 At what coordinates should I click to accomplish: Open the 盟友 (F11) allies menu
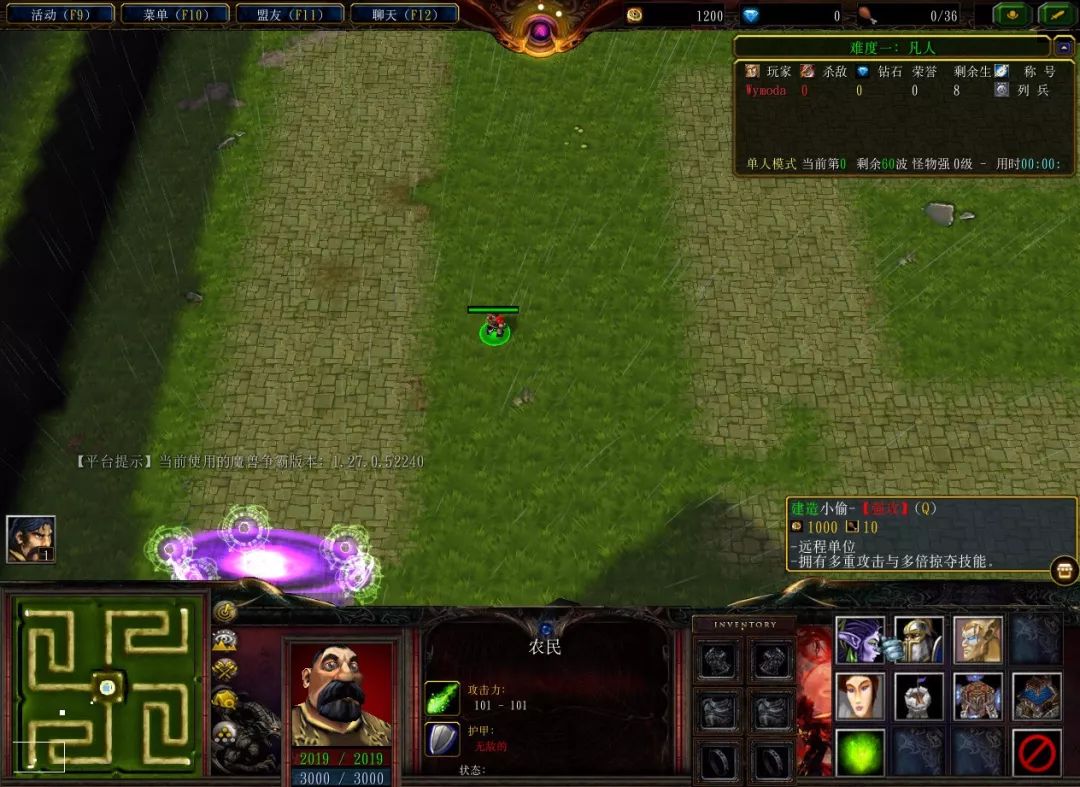289,15
